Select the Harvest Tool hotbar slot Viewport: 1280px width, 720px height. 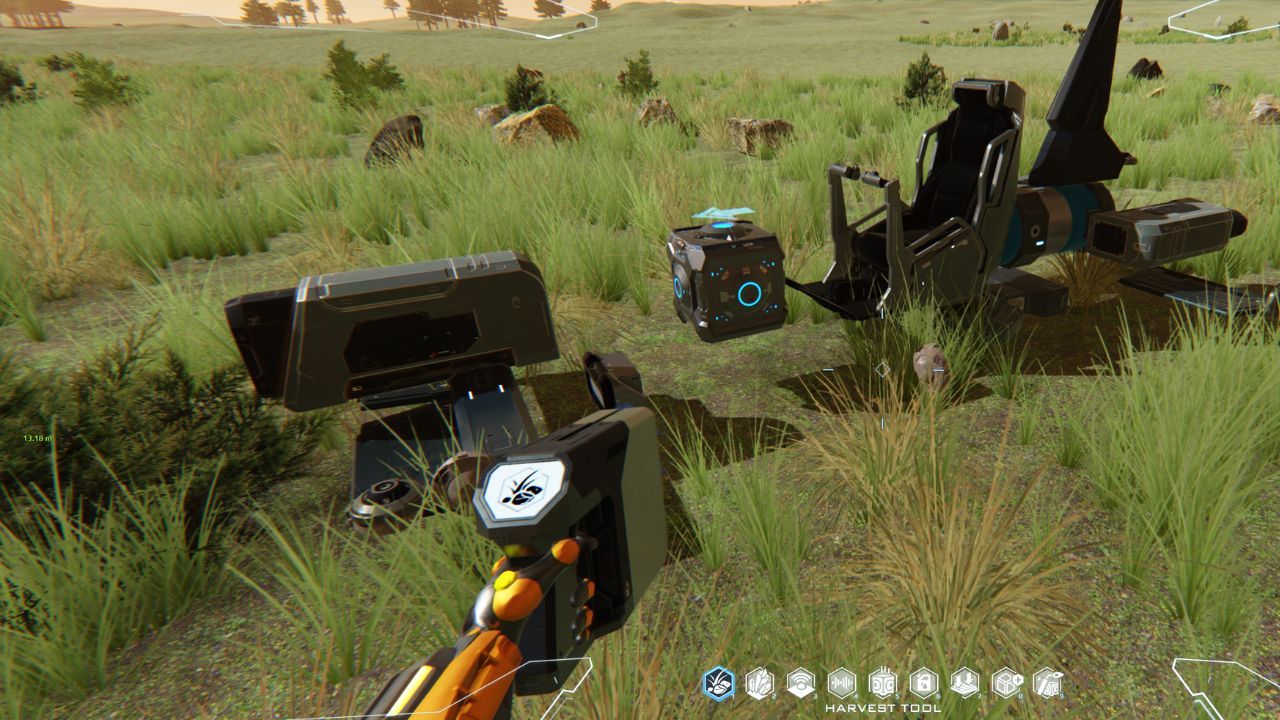(x=718, y=683)
